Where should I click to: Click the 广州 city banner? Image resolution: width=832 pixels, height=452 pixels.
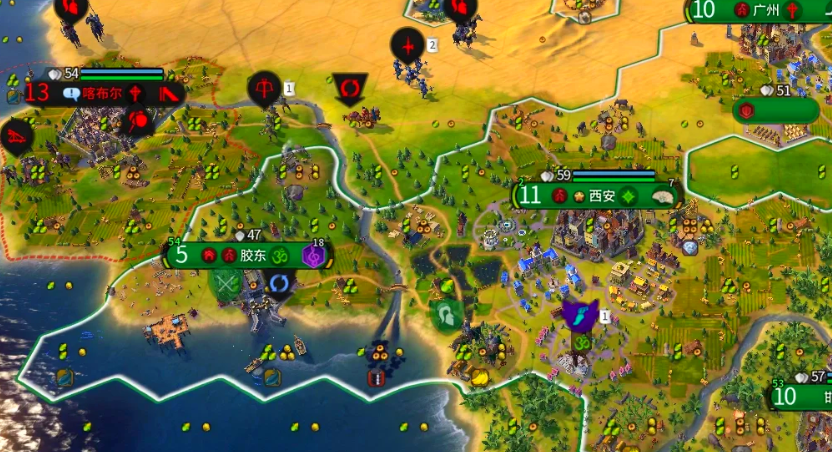(x=766, y=11)
